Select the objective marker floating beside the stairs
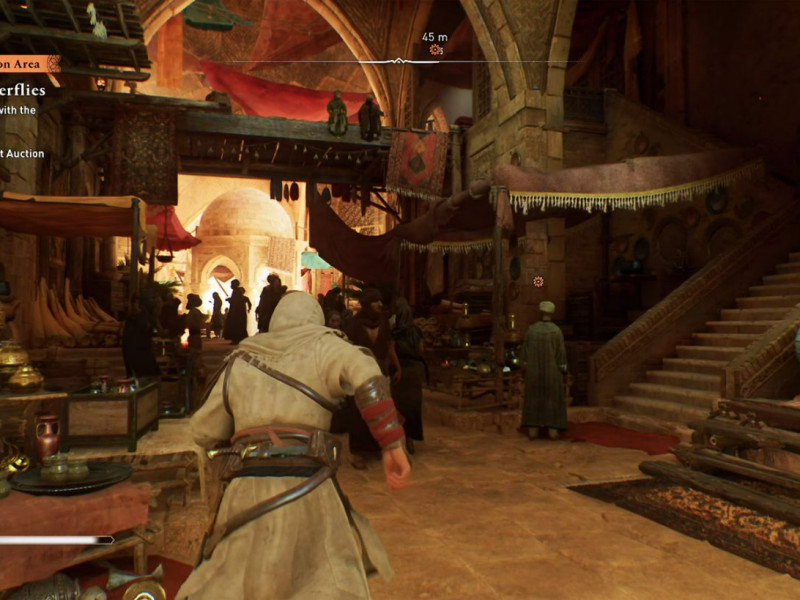 coord(539,282)
